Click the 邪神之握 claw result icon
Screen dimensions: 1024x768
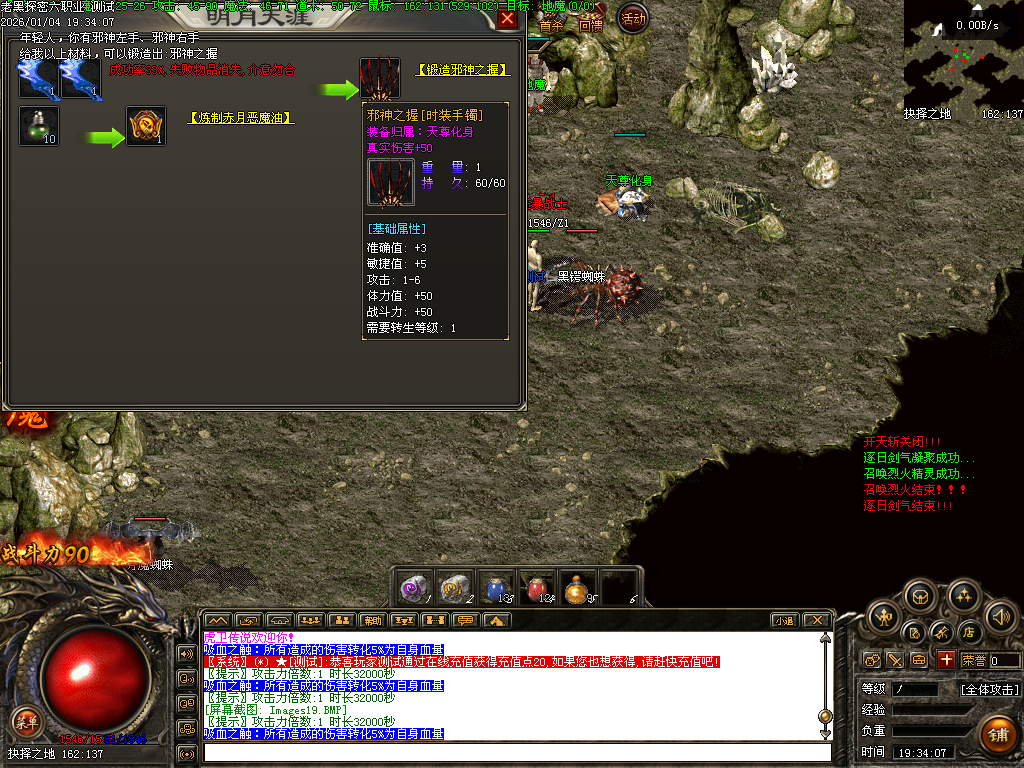(380, 78)
